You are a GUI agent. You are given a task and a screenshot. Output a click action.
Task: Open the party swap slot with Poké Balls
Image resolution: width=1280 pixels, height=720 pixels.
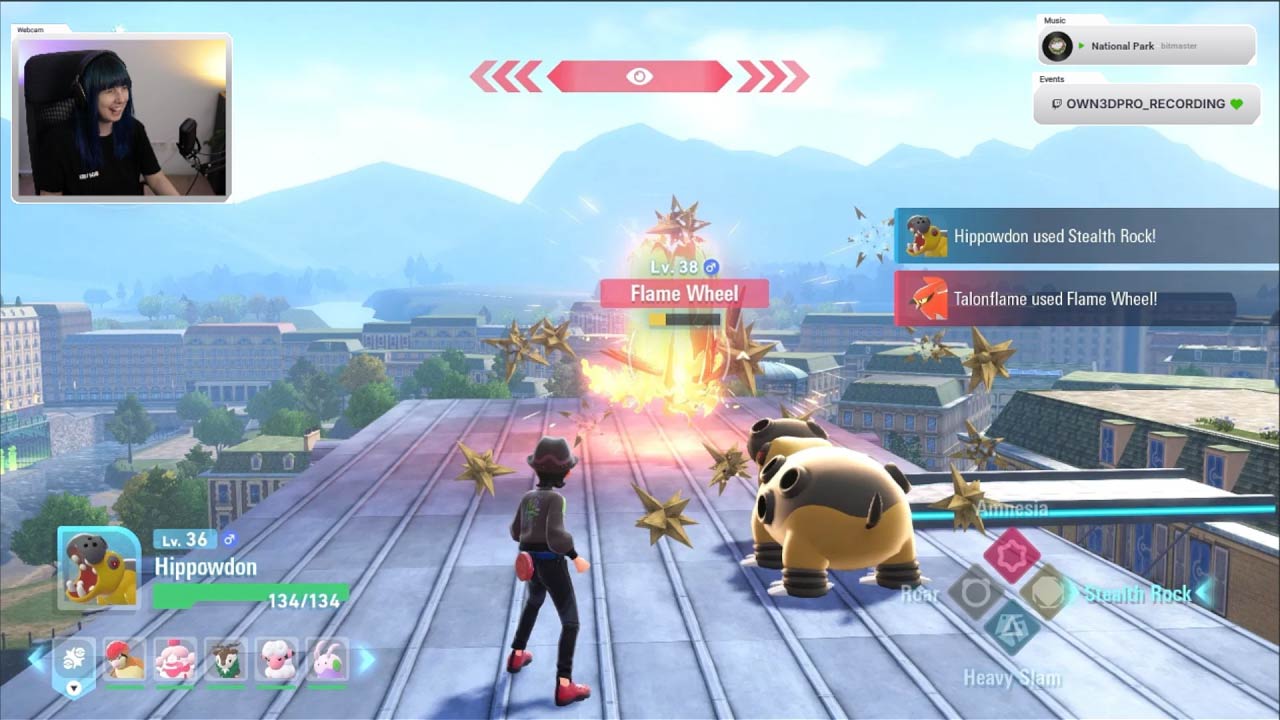tap(74, 662)
